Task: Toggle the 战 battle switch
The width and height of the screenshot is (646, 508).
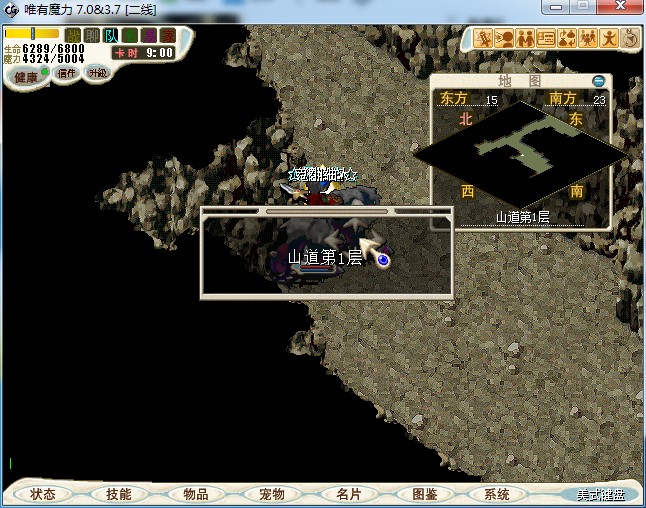Action: click(x=73, y=36)
